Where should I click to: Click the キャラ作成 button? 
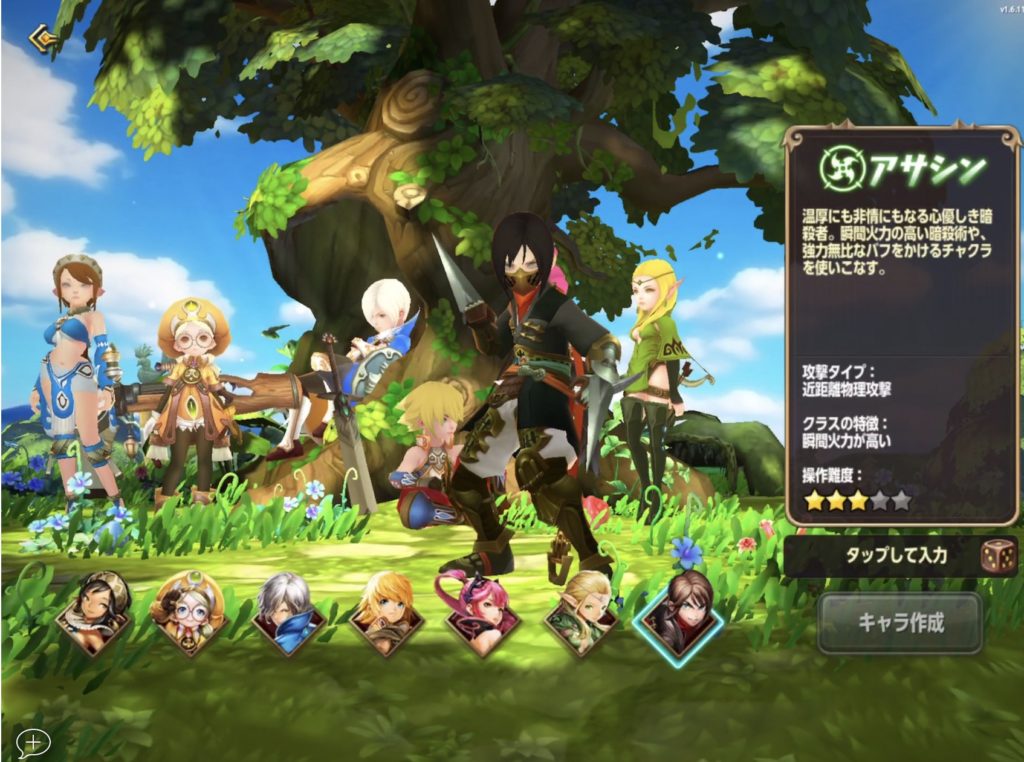pos(900,623)
